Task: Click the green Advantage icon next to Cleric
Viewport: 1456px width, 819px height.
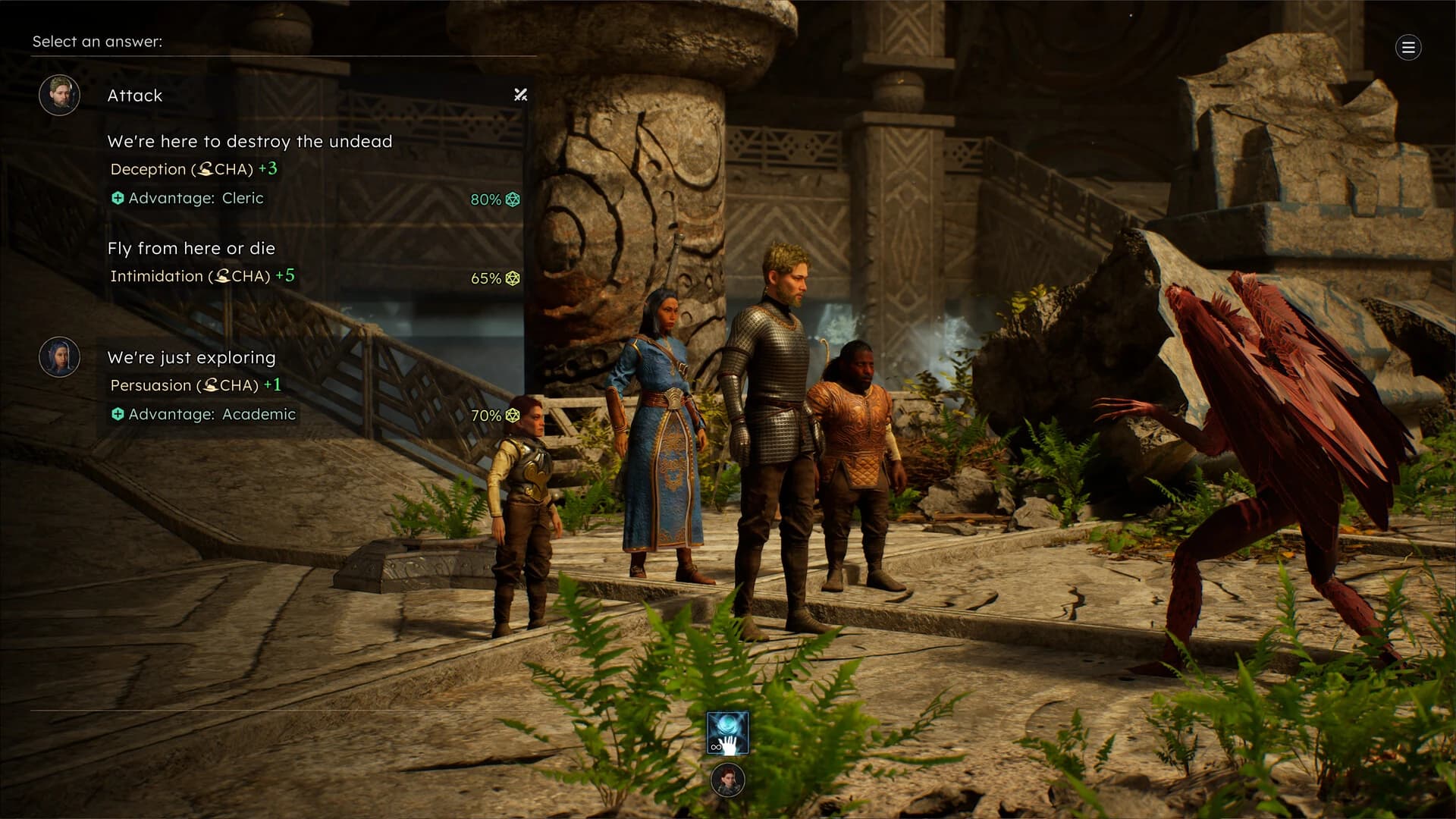Action: 118,198
